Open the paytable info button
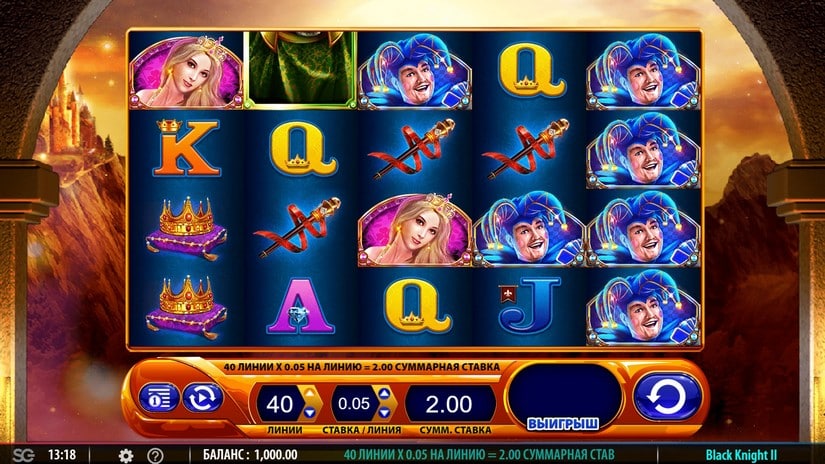Image resolution: width=825 pixels, height=464 pixels. pyautogui.click(x=160, y=397)
